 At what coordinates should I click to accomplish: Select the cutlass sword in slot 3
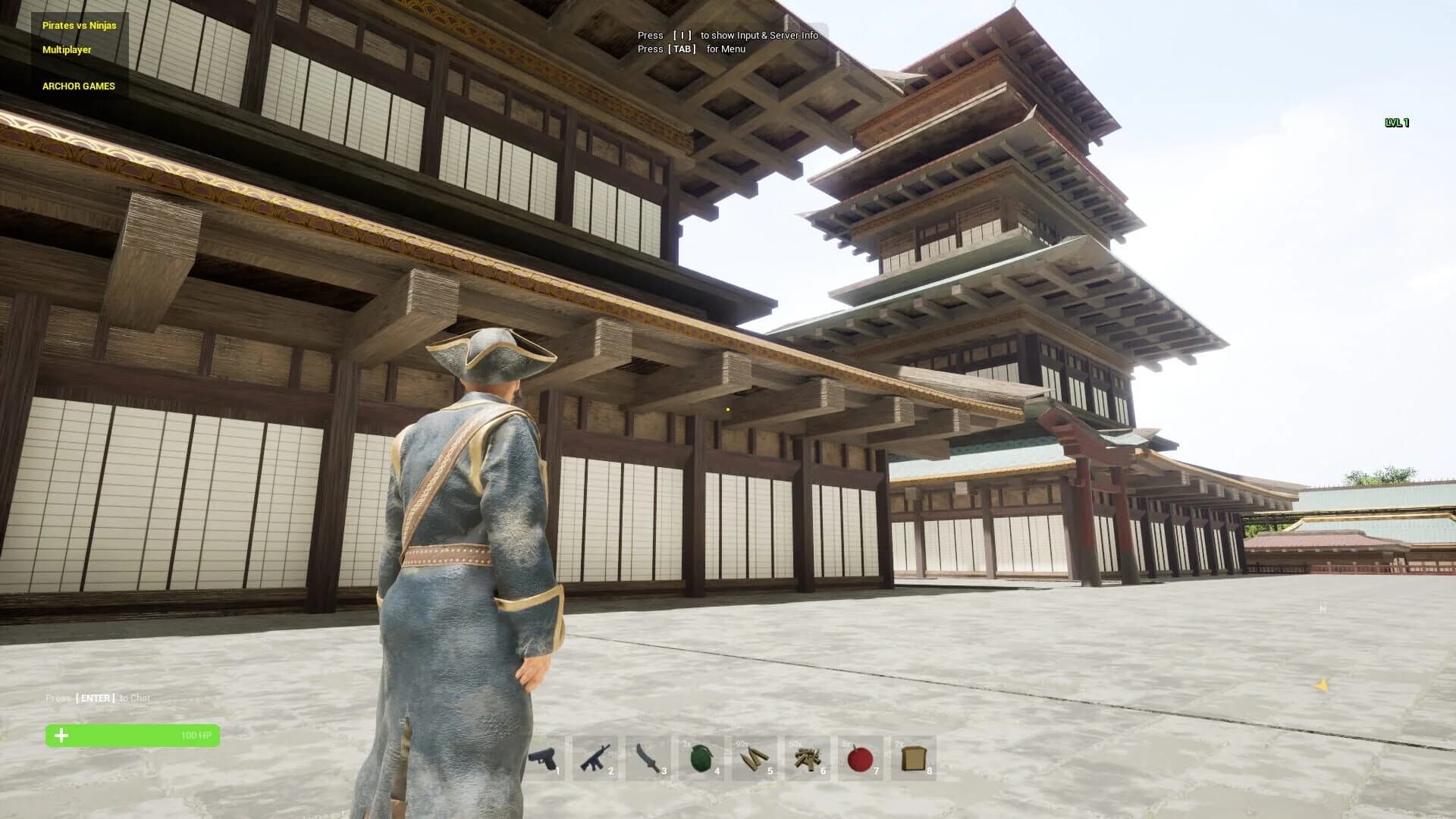tap(652, 756)
